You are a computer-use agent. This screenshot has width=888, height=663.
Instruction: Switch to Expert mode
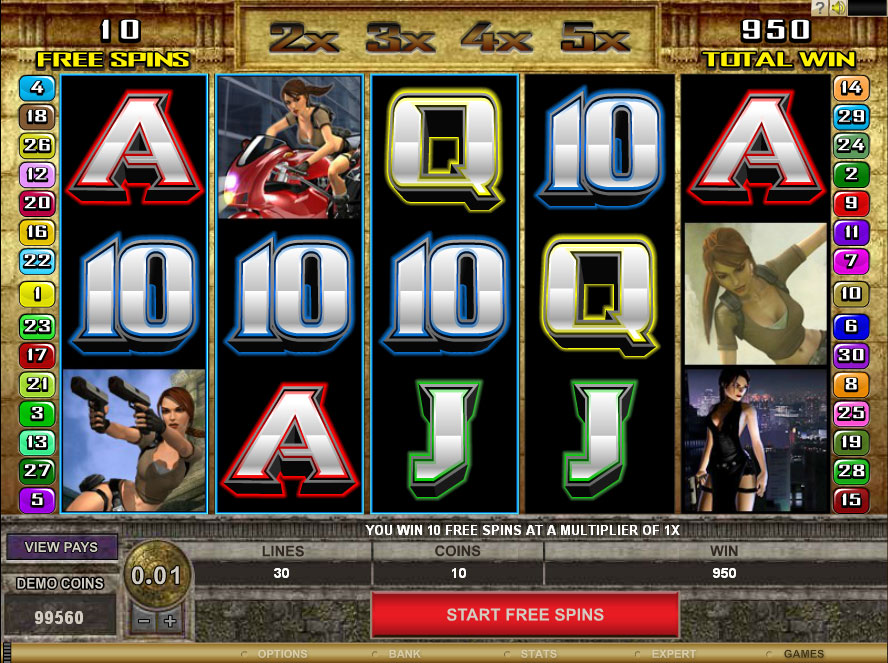(673, 654)
